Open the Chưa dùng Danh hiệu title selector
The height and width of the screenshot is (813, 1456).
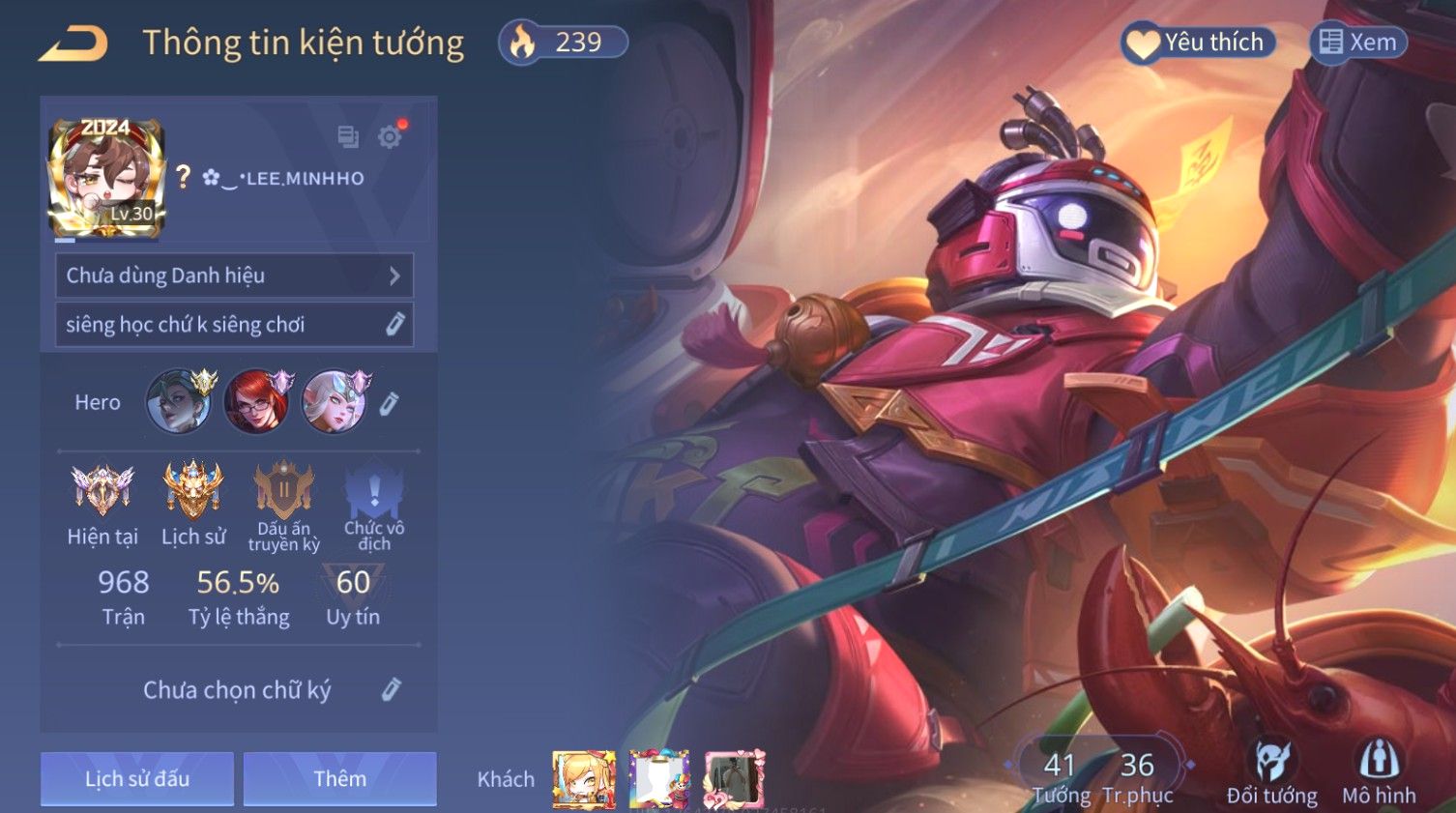click(234, 276)
